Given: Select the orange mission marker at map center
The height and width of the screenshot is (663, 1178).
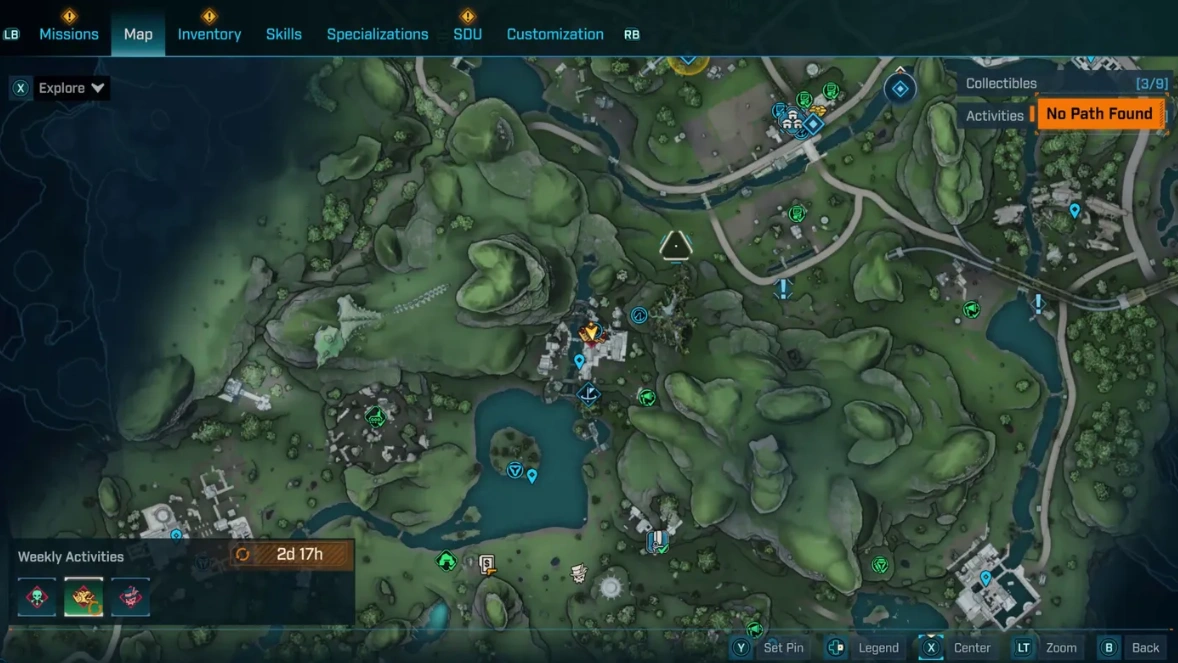Looking at the screenshot, I should point(591,332).
